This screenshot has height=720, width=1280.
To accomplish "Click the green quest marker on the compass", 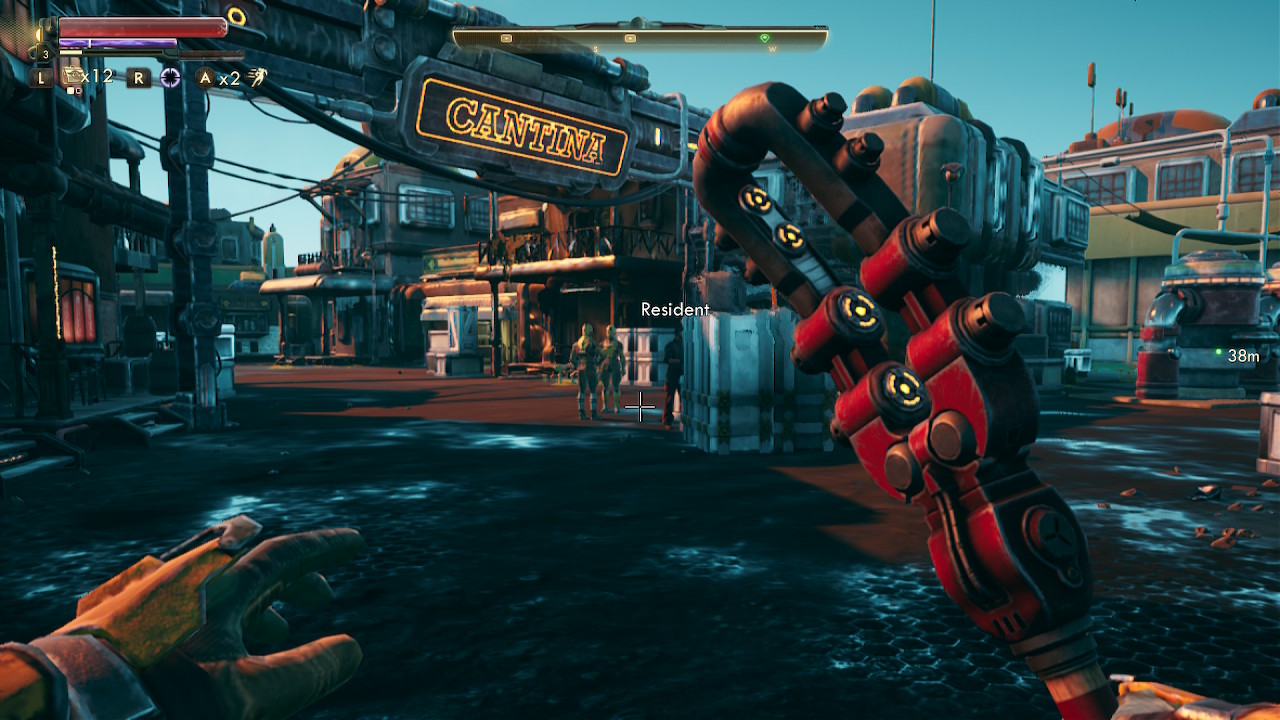I will 765,38.
